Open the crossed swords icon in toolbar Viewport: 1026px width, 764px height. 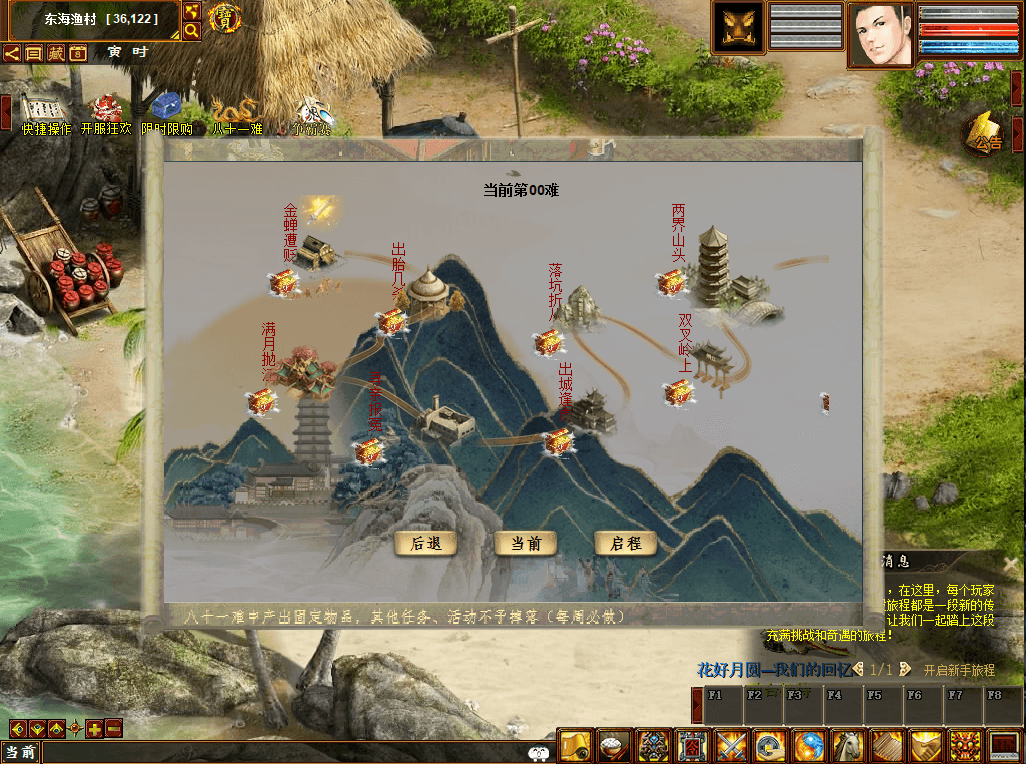[x=731, y=746]
